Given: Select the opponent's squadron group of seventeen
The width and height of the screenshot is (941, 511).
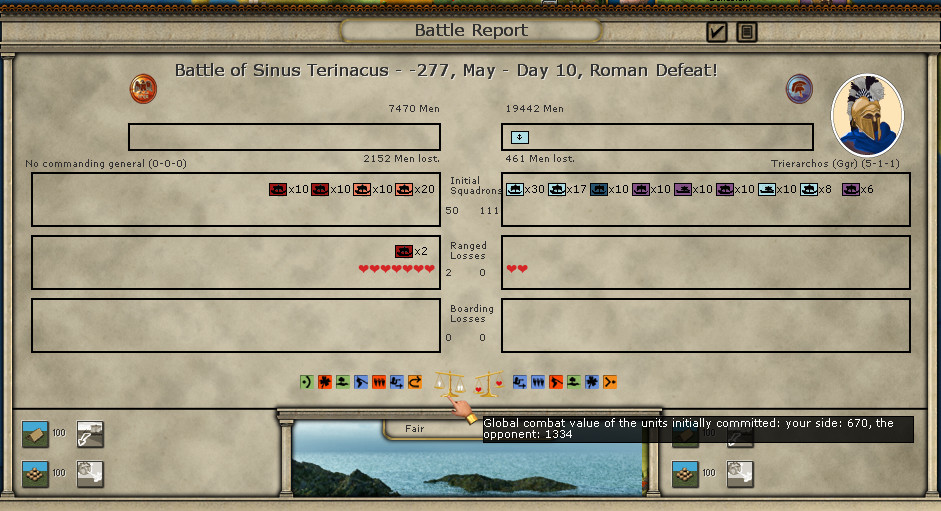Looking at the screenshot, I should point(557,189).
